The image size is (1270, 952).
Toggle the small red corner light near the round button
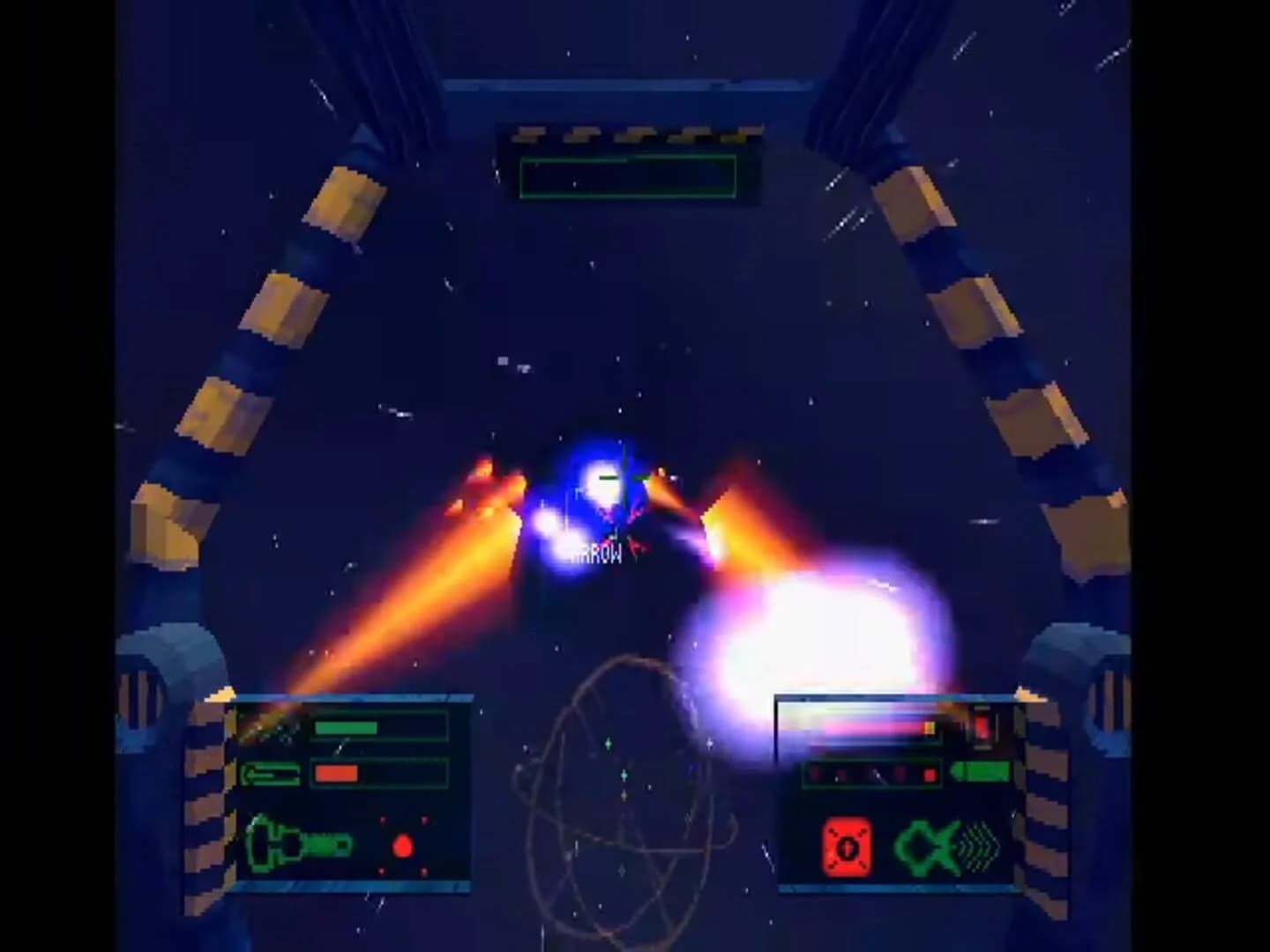point(382,820)
